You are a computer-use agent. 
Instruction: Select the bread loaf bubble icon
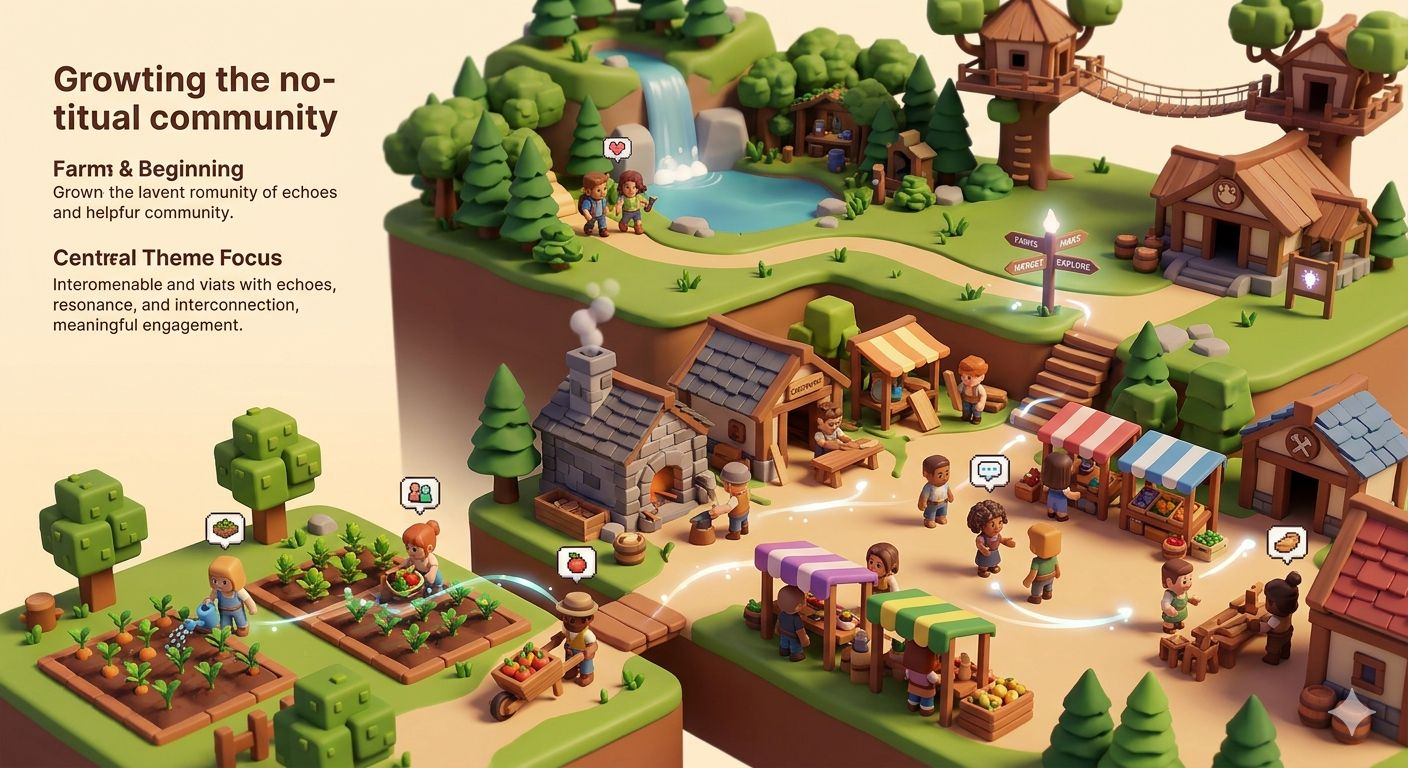1286,542
